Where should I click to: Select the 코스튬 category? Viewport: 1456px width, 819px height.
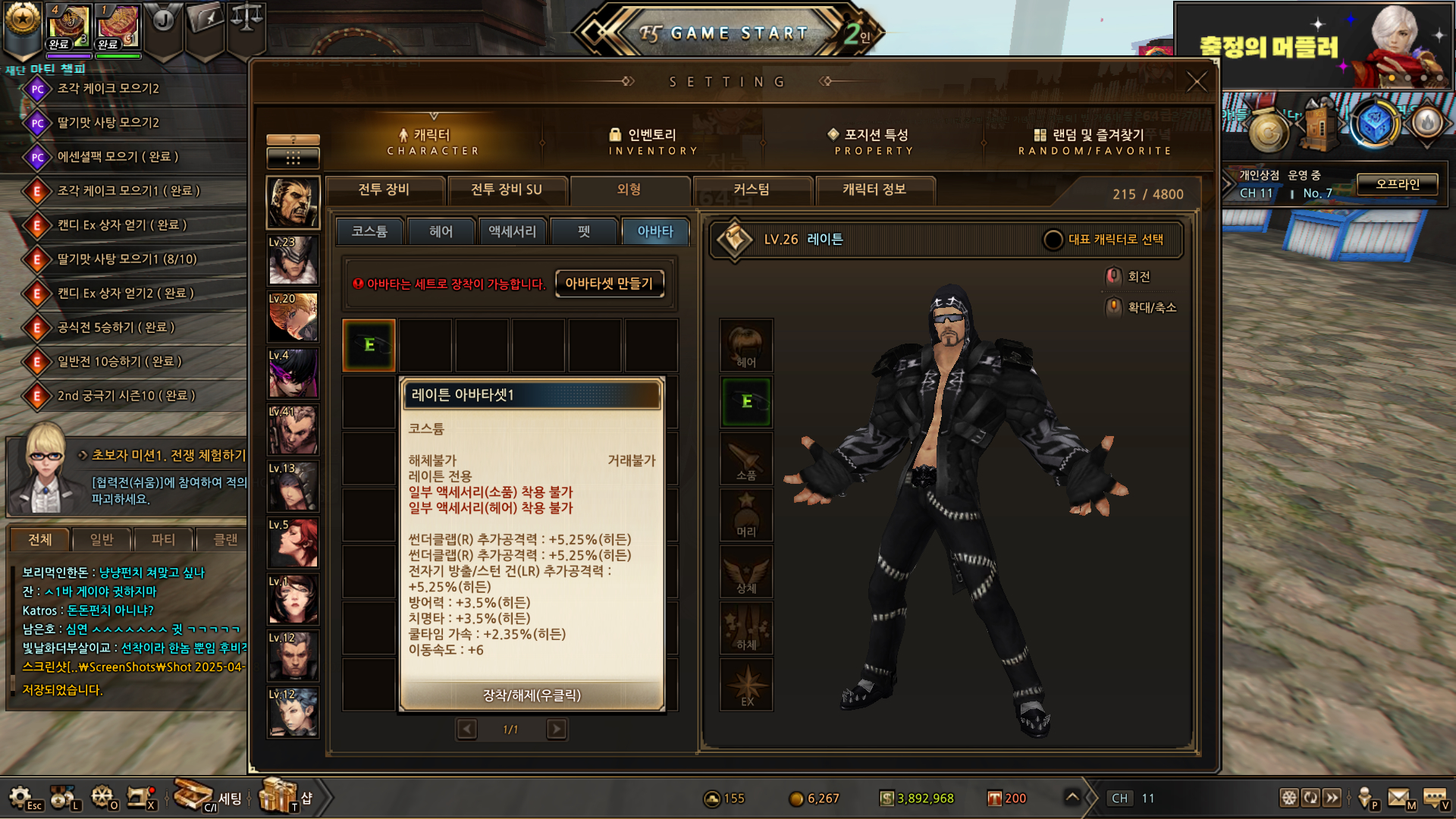click(369, 231)
